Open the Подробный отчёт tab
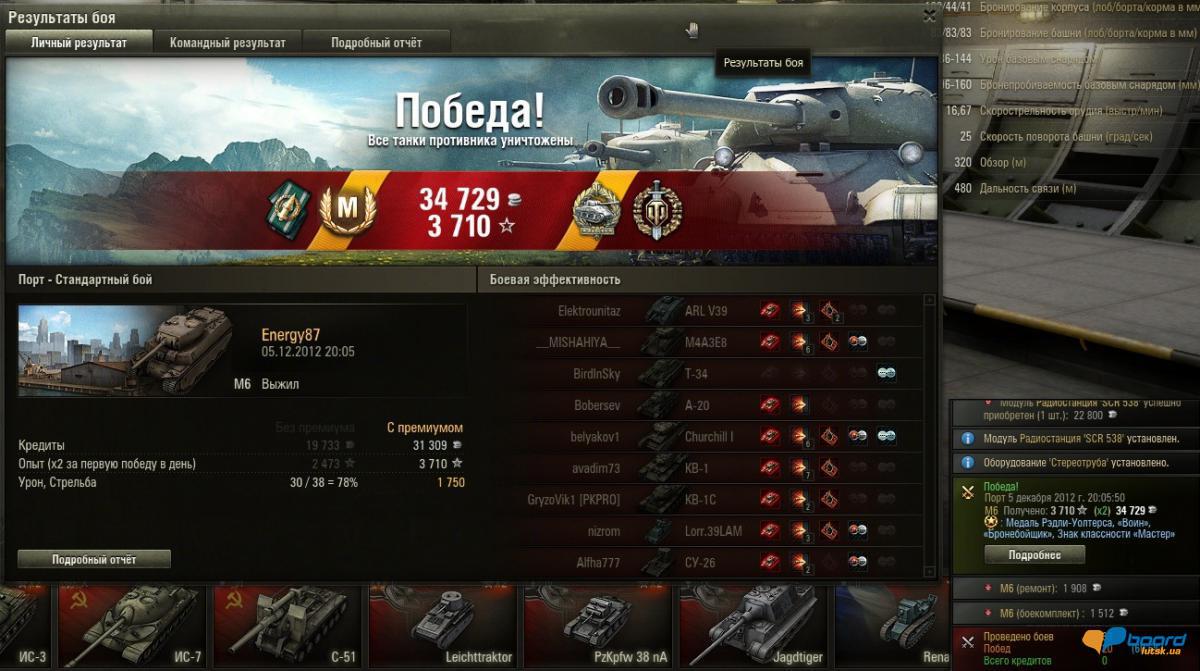This screenshot has width=1200, height=671. click(376, 43)
